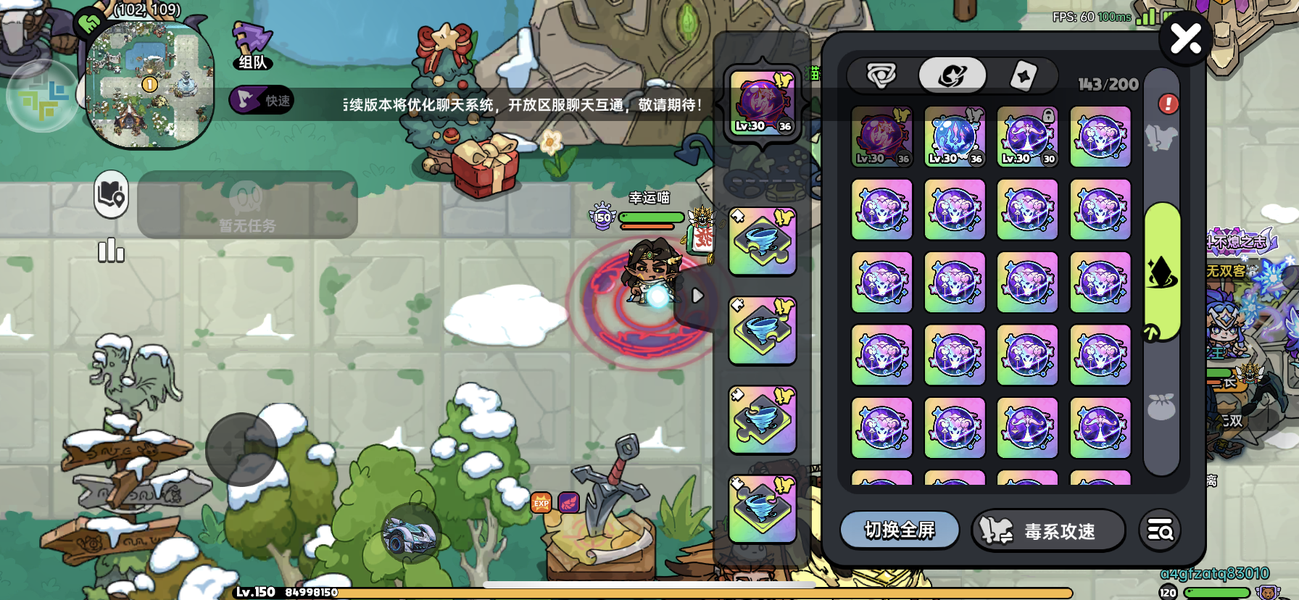This screenshot has height=600, width=1299.
Task: Close the inventory panel with the X
Action: (1185, 39)
